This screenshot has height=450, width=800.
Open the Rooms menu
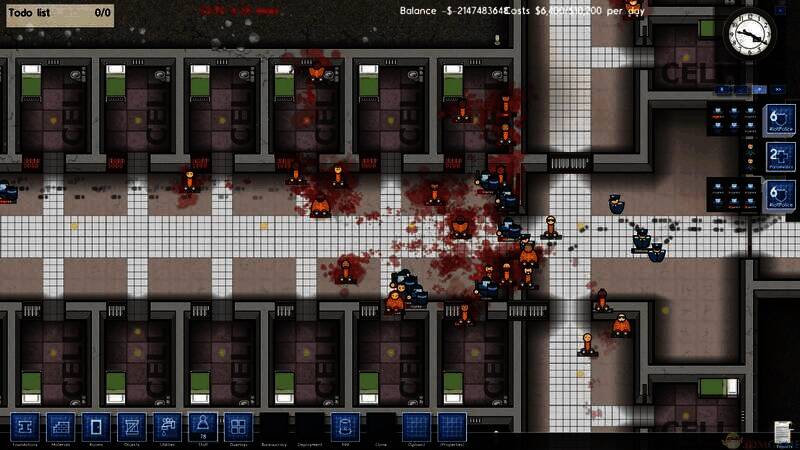point(96,427)
